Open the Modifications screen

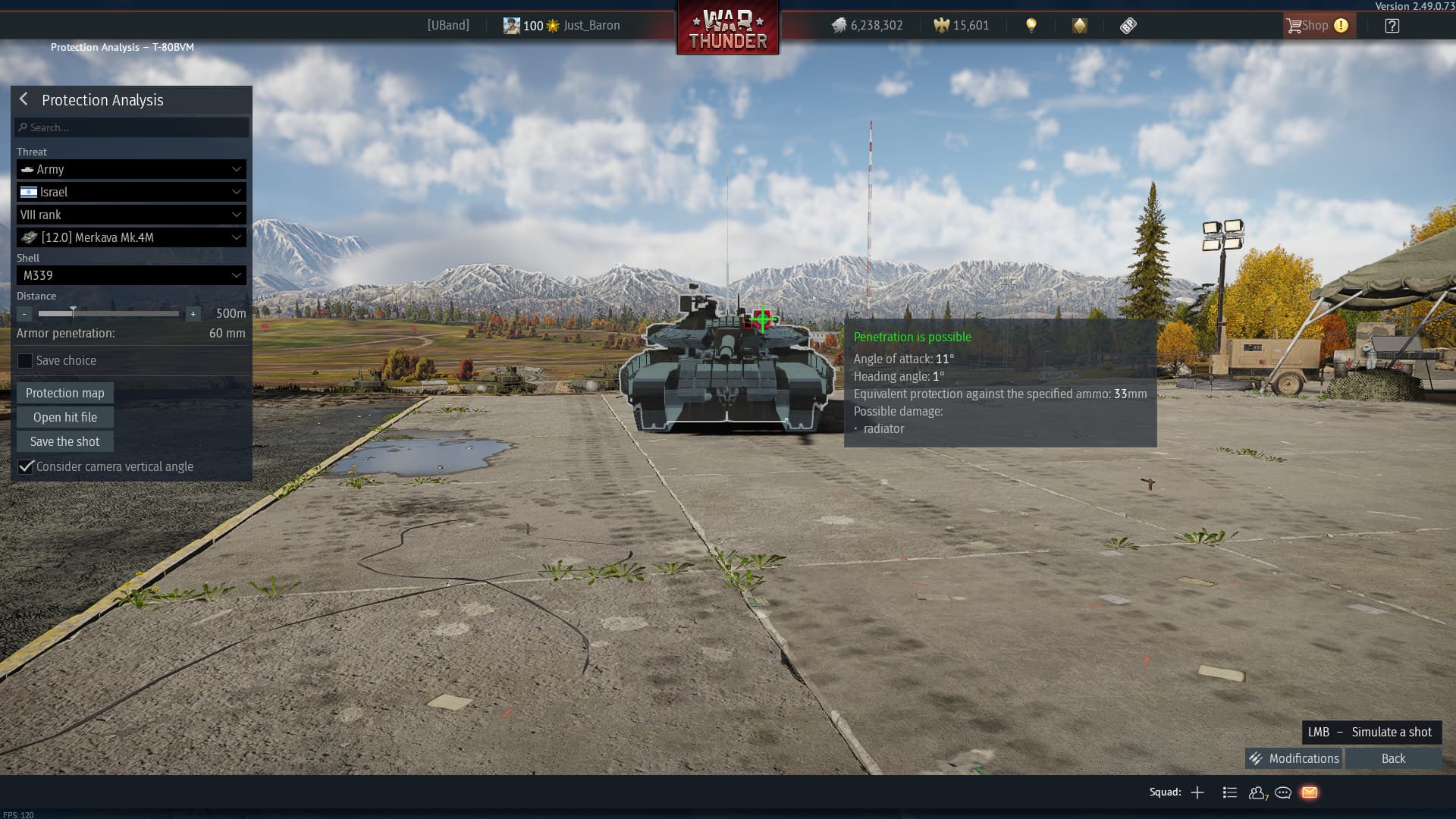point(1294,758)
